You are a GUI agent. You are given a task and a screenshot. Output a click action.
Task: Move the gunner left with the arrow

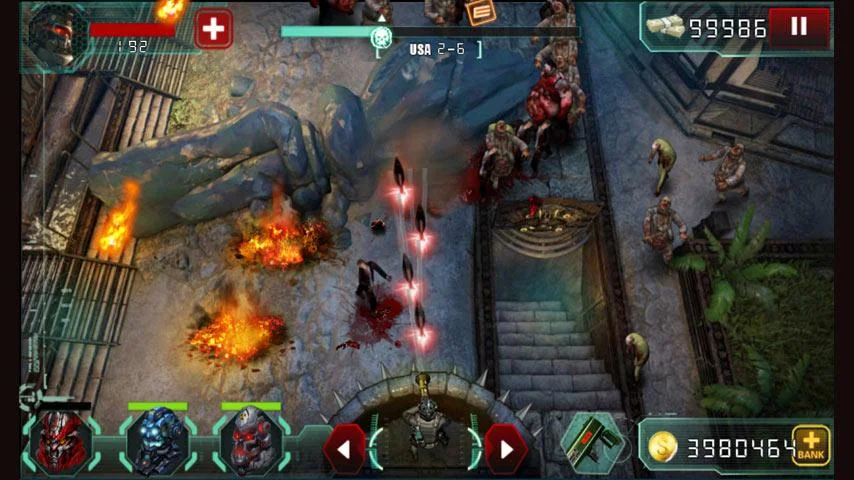point(343,448)
